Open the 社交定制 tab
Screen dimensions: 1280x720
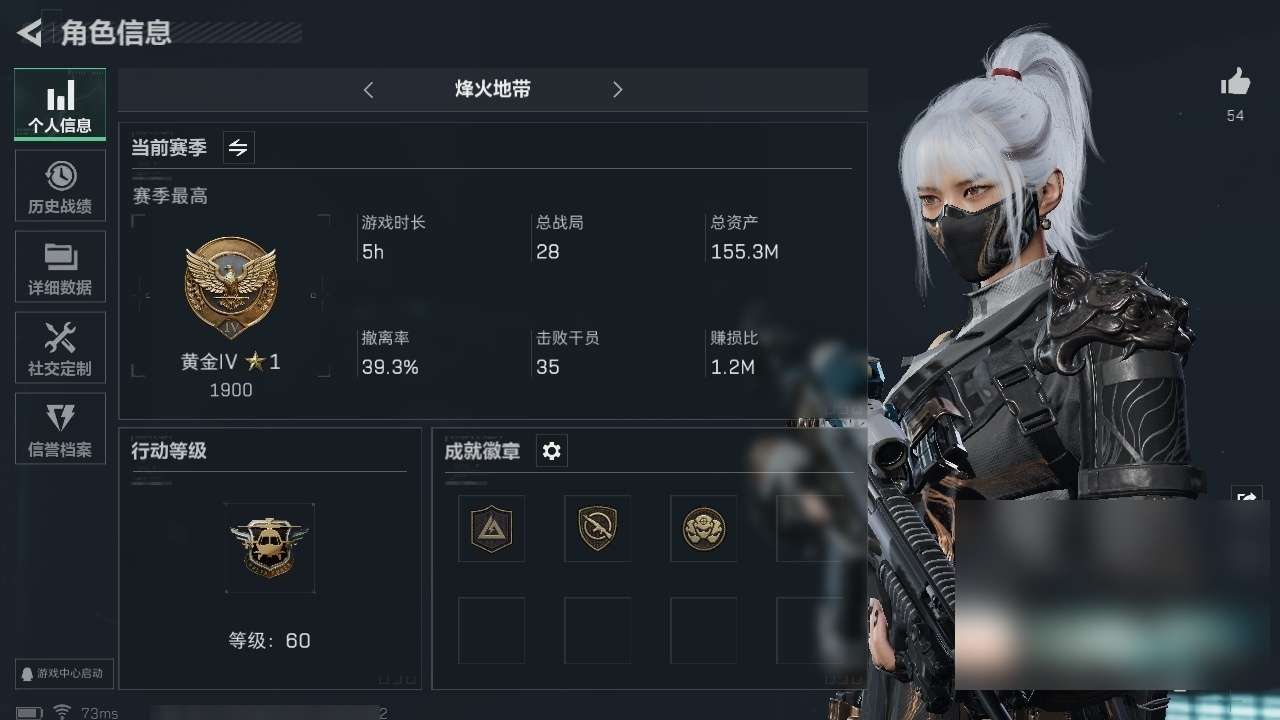(60, 348)
